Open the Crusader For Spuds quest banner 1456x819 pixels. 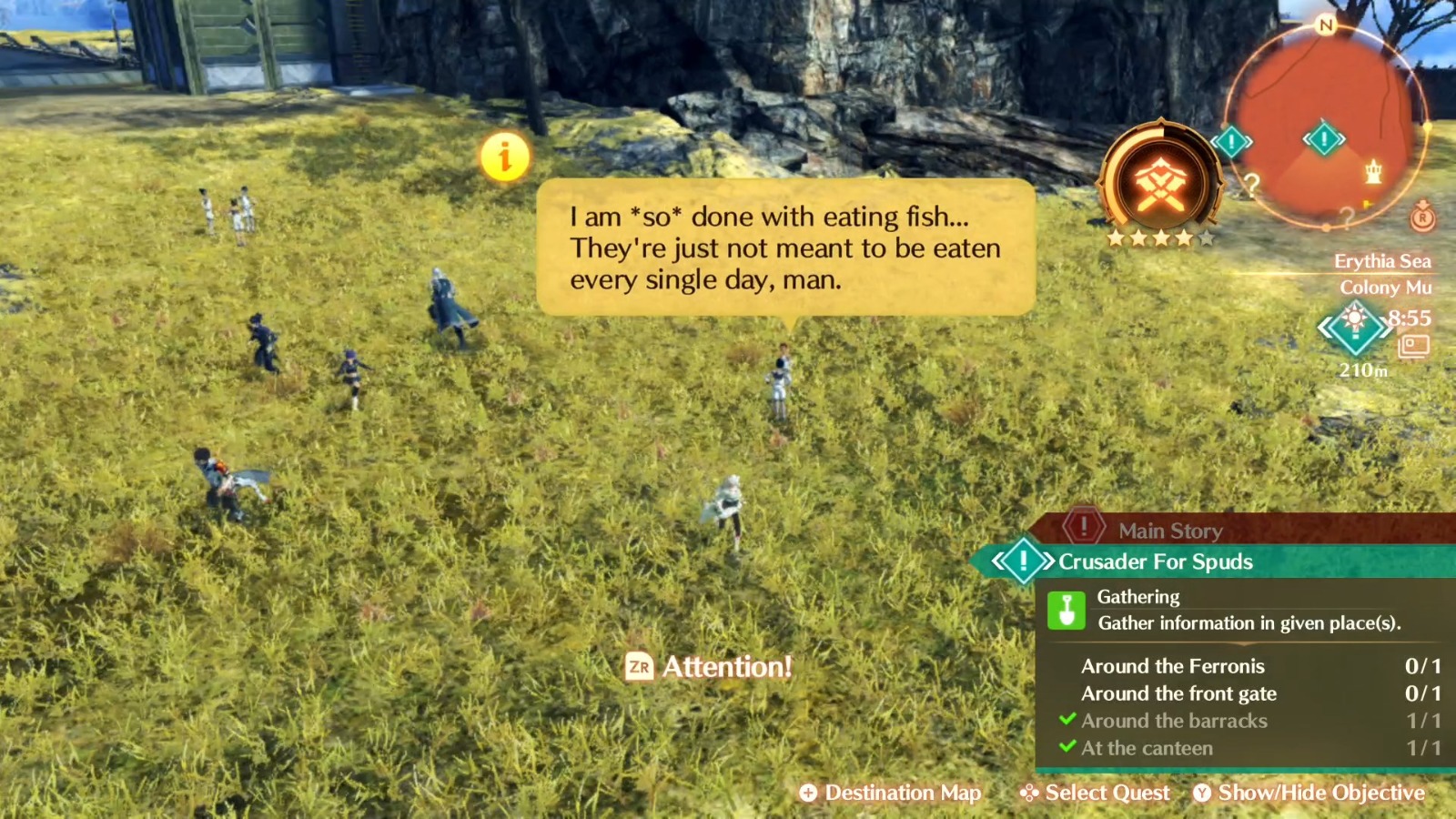click(x=1156, y=561)
